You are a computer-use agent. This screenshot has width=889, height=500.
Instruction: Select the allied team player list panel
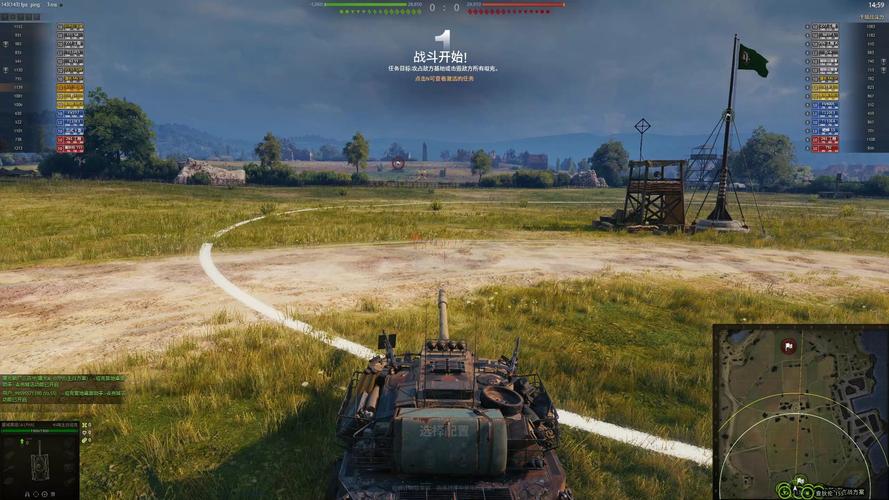[42, 88]
